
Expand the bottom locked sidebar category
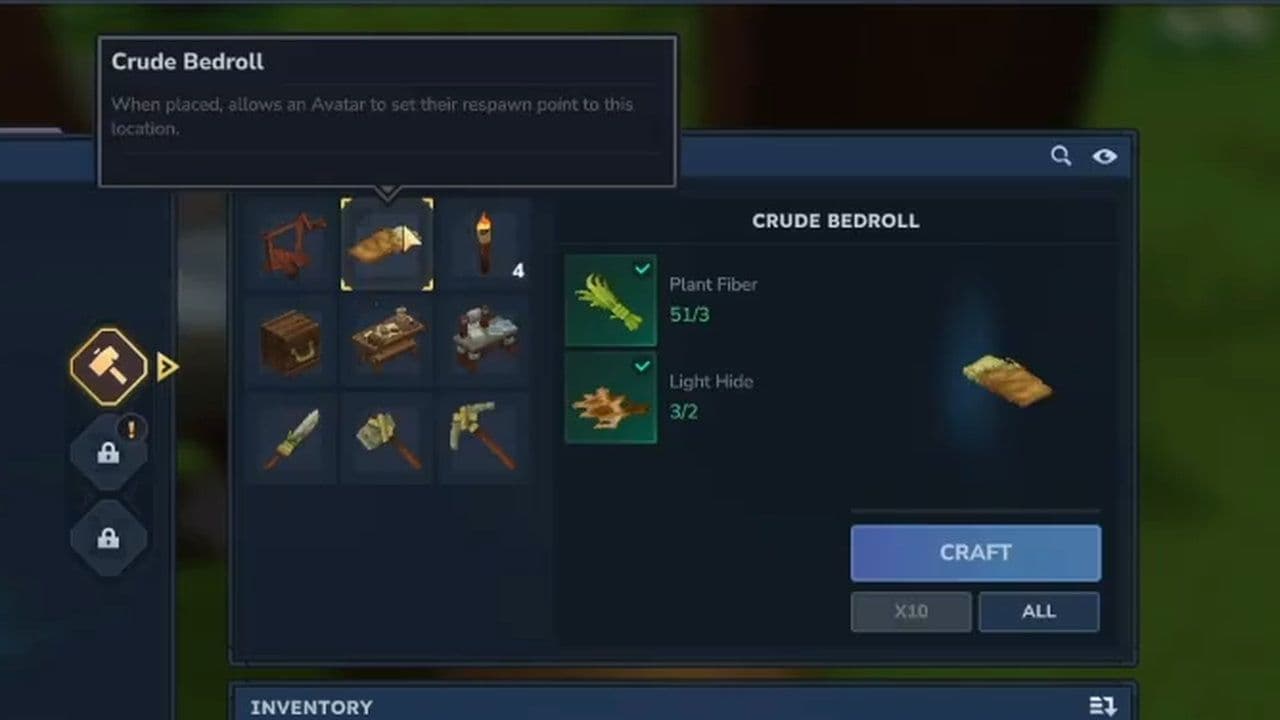click(x=109, y=538)
